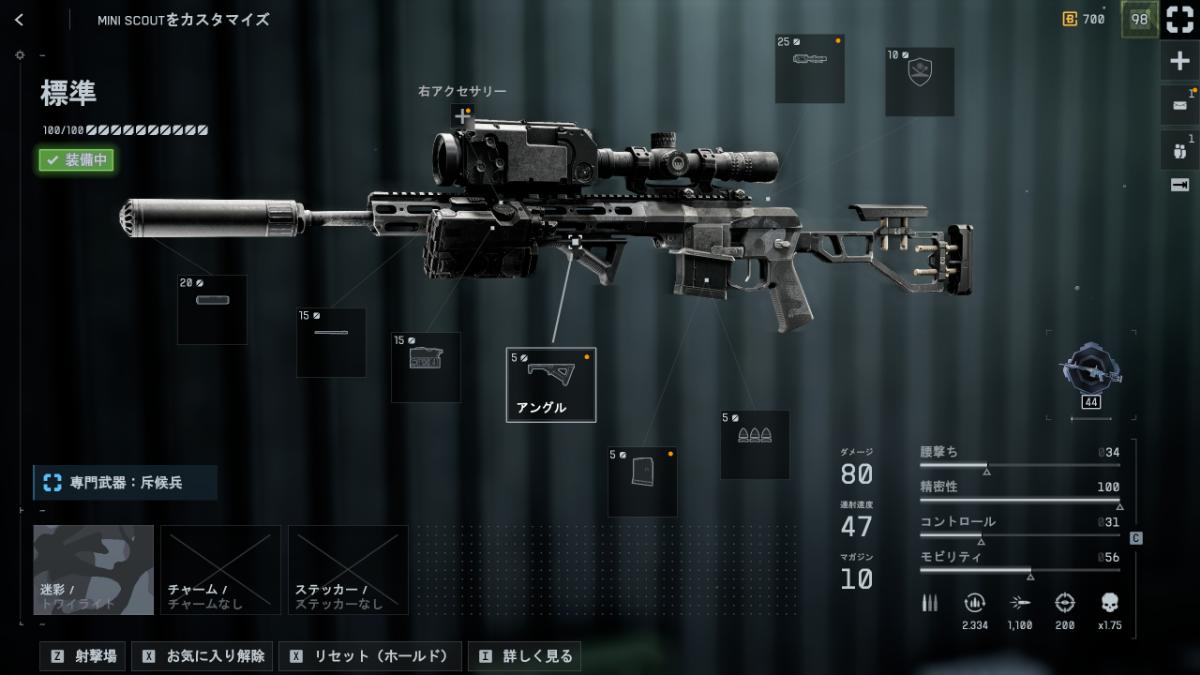This screenshot has width=1200, height=675.
Task: Change the camo (迷彩) thumbnail
Action: 94,569
